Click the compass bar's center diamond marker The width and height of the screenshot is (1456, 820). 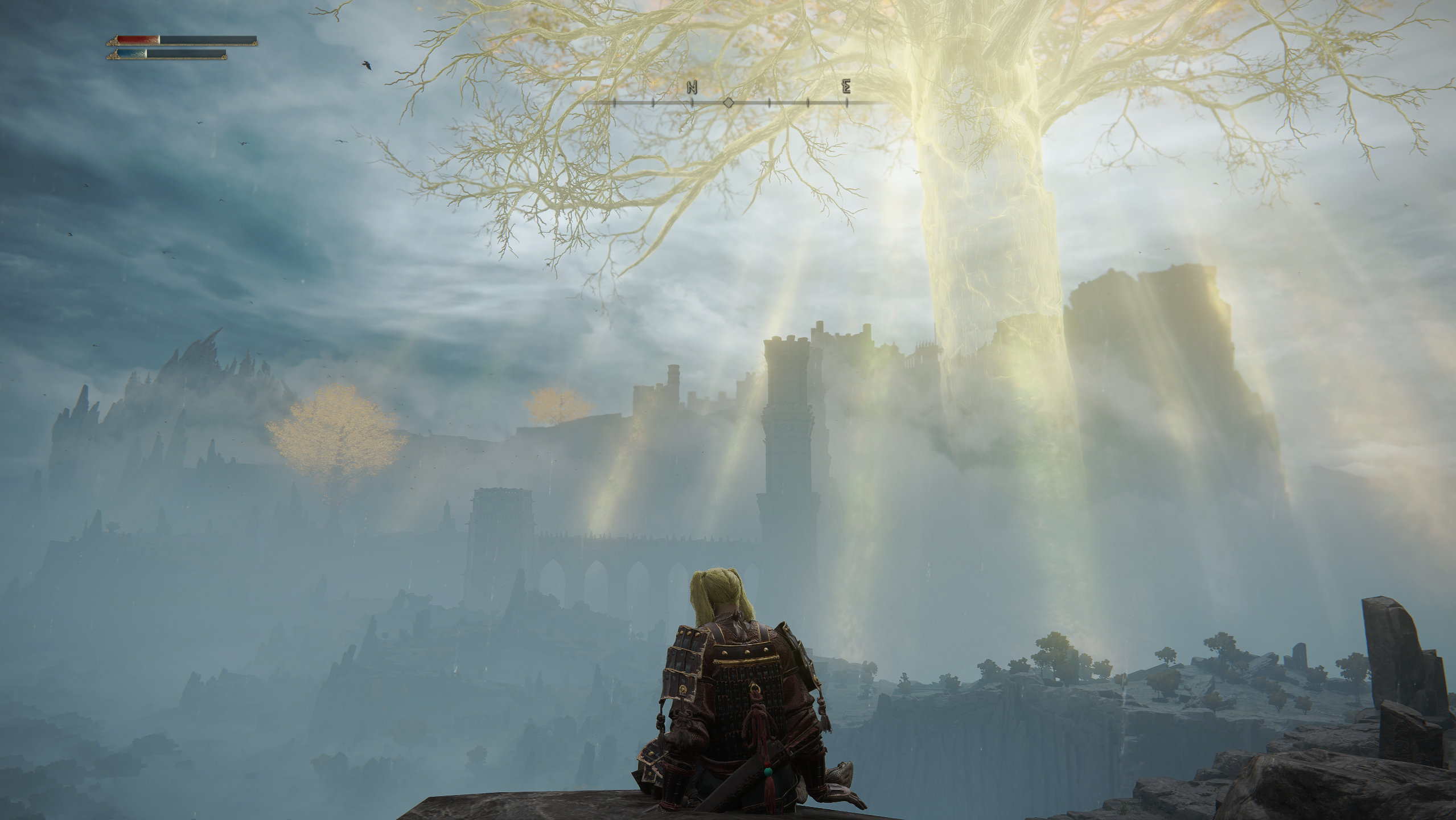click(x=728, y=102)
